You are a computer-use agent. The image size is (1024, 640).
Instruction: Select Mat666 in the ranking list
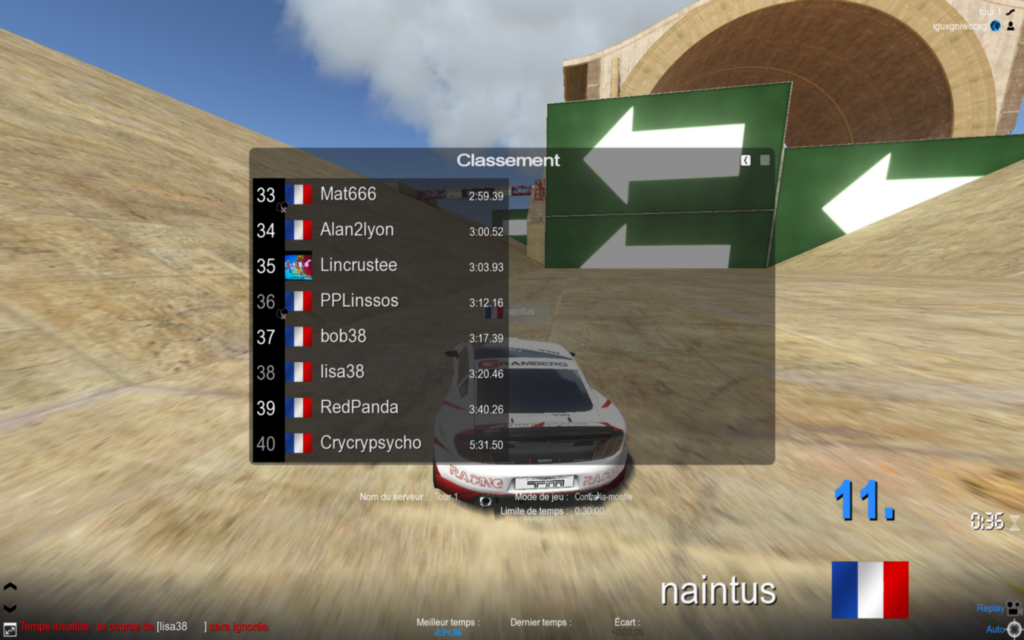click(380, 195)
